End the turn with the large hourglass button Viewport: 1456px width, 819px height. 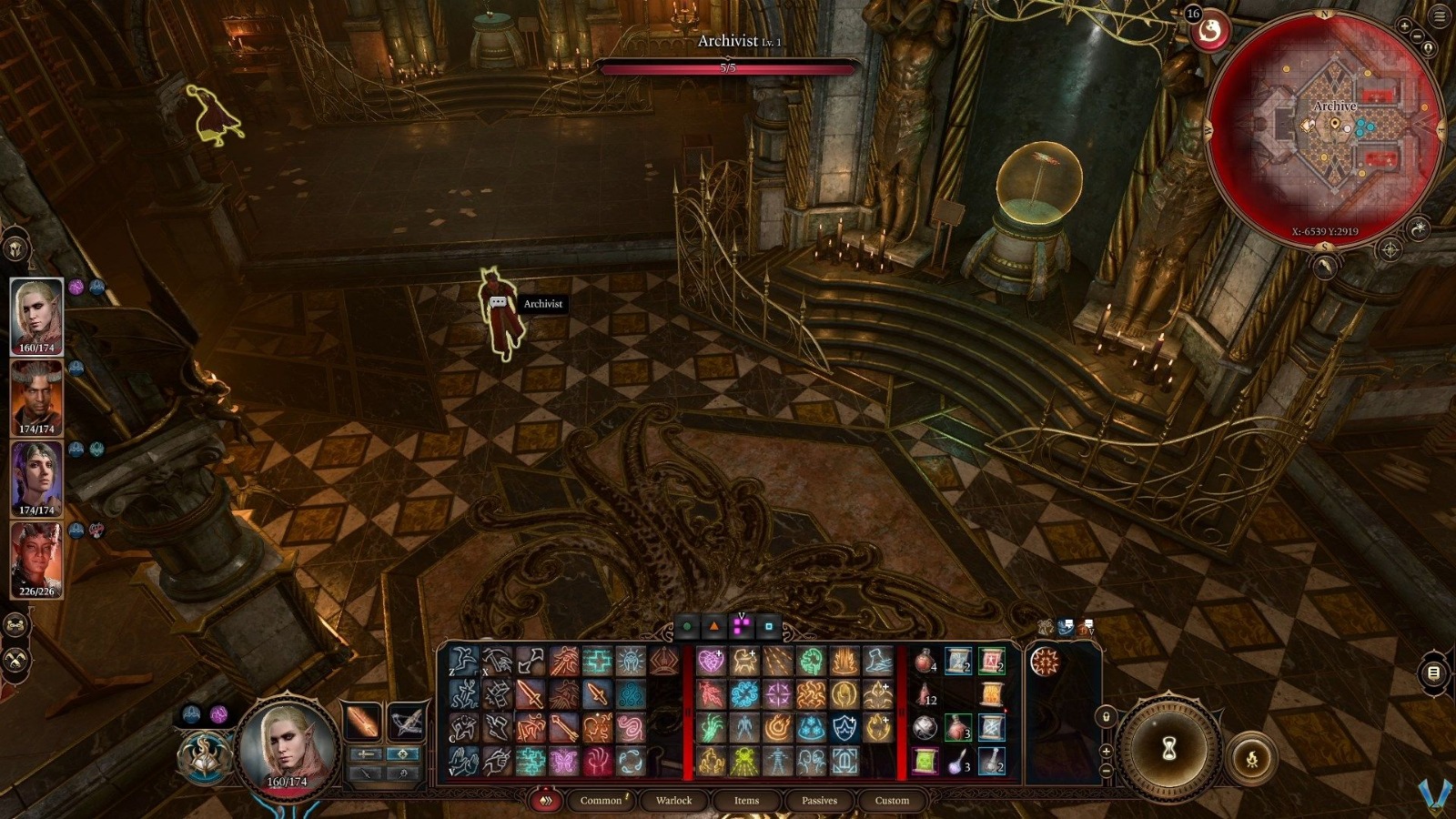coord(1169,746)
